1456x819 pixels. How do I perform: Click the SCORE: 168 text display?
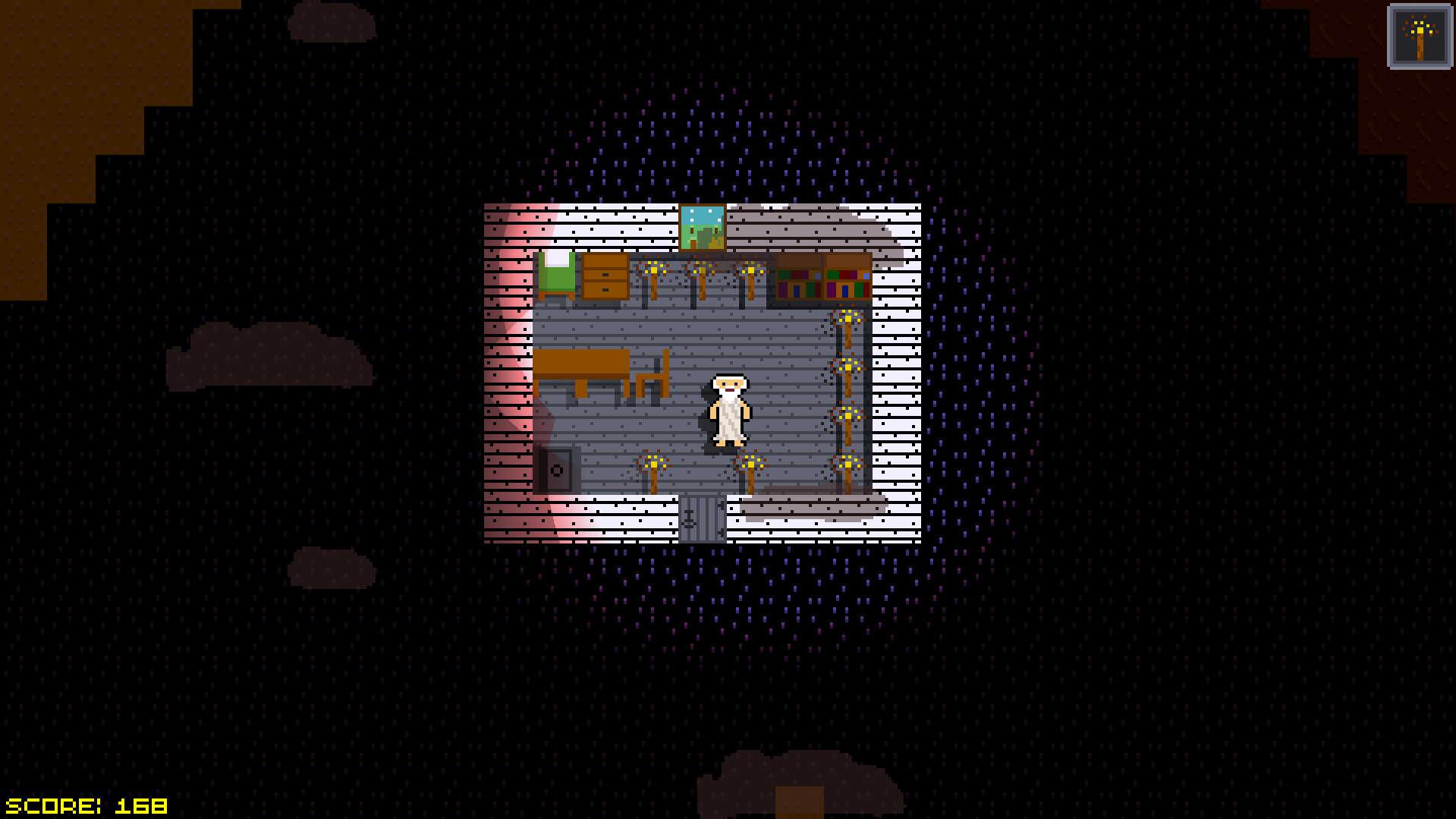87,804
